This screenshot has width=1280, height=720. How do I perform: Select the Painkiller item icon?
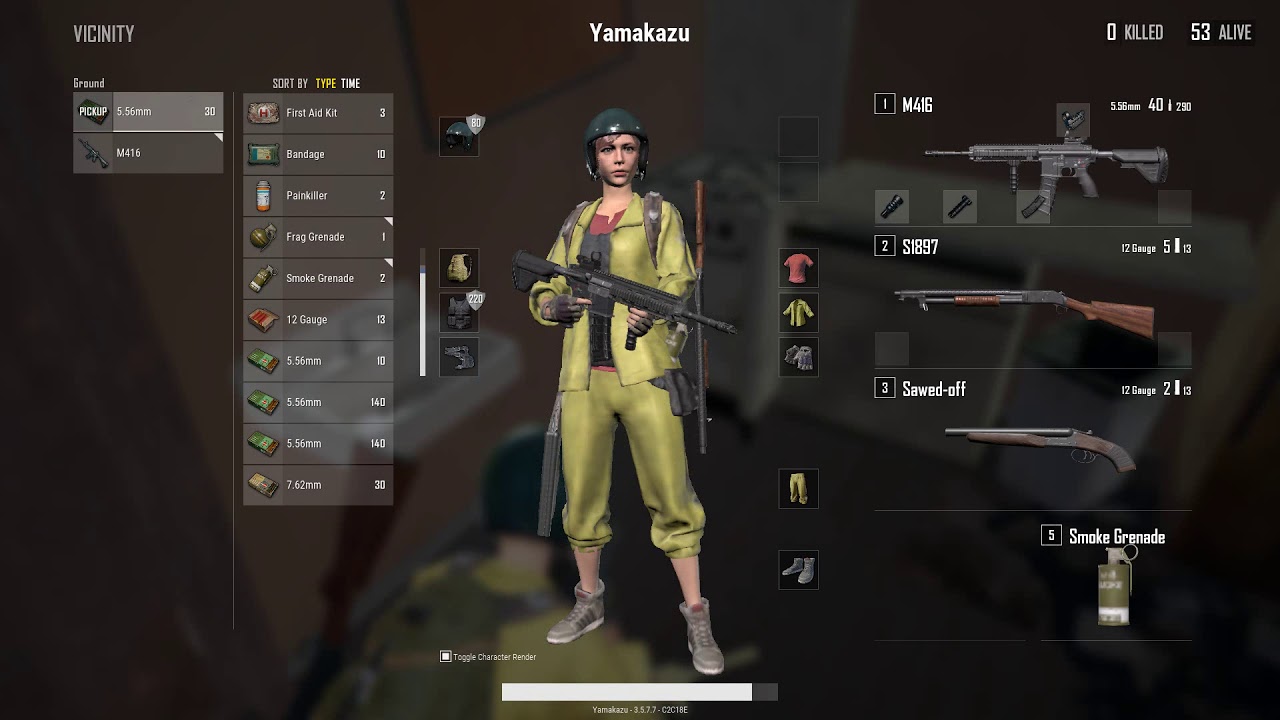262,195
